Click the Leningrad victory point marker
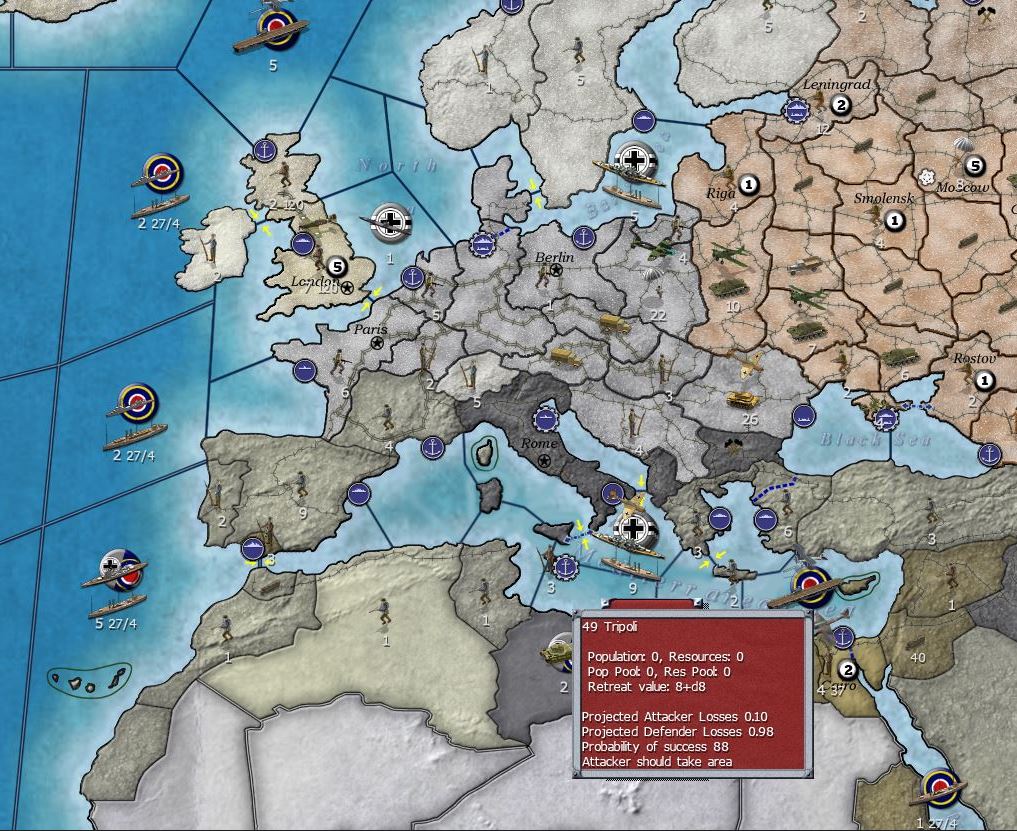This screenshot has width=1017, height=831. click(x=841, y=106)
